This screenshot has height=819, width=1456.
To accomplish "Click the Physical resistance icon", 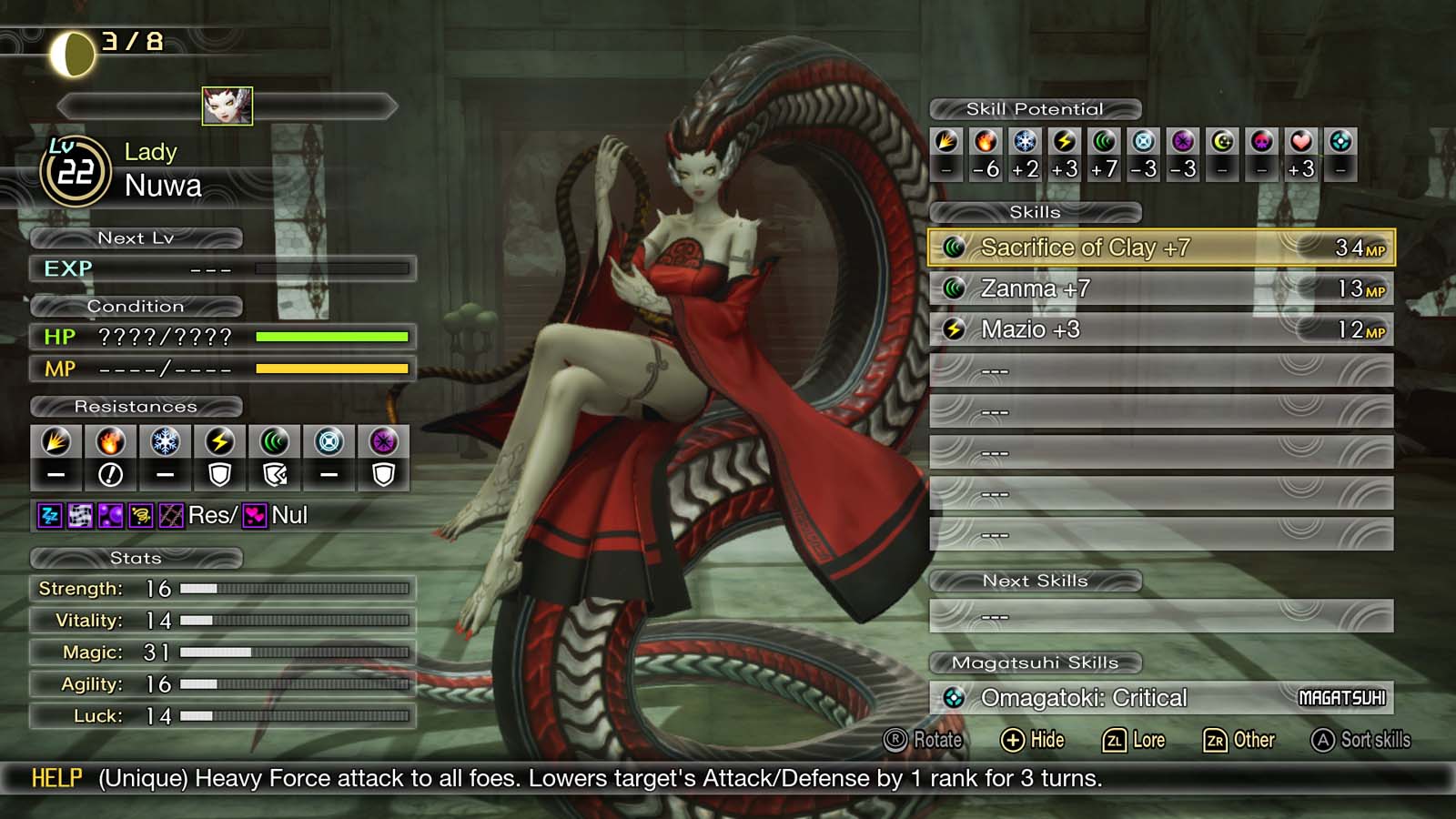I will (x=58, y=443).
